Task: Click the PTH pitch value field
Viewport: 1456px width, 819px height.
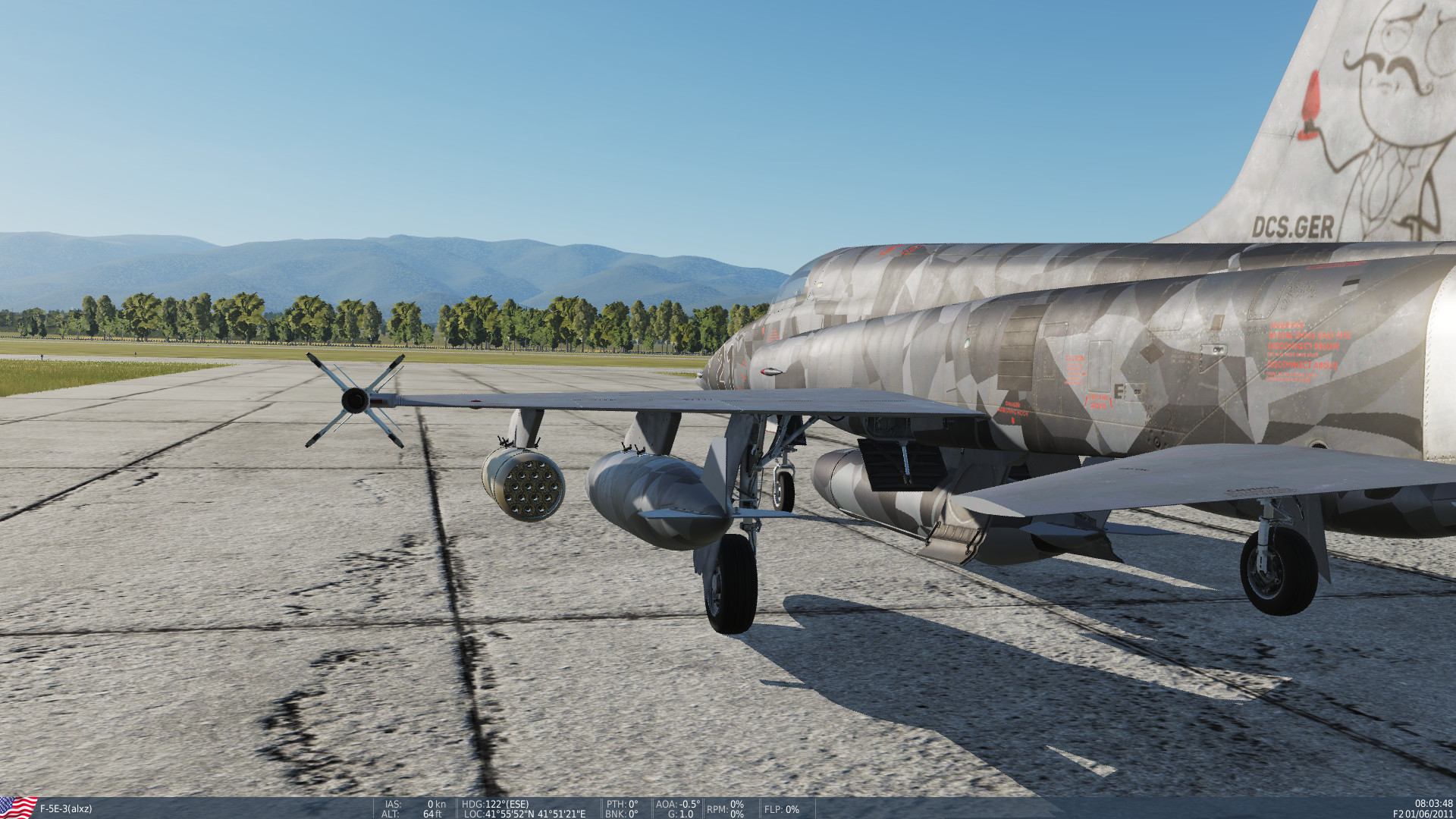Action: click(x=622, y=802)
